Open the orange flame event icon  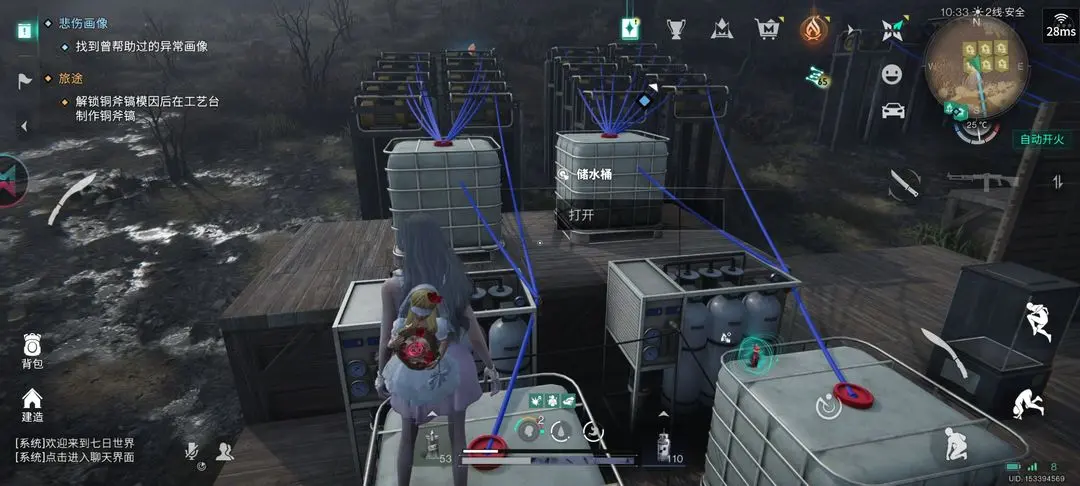[814, 28]
